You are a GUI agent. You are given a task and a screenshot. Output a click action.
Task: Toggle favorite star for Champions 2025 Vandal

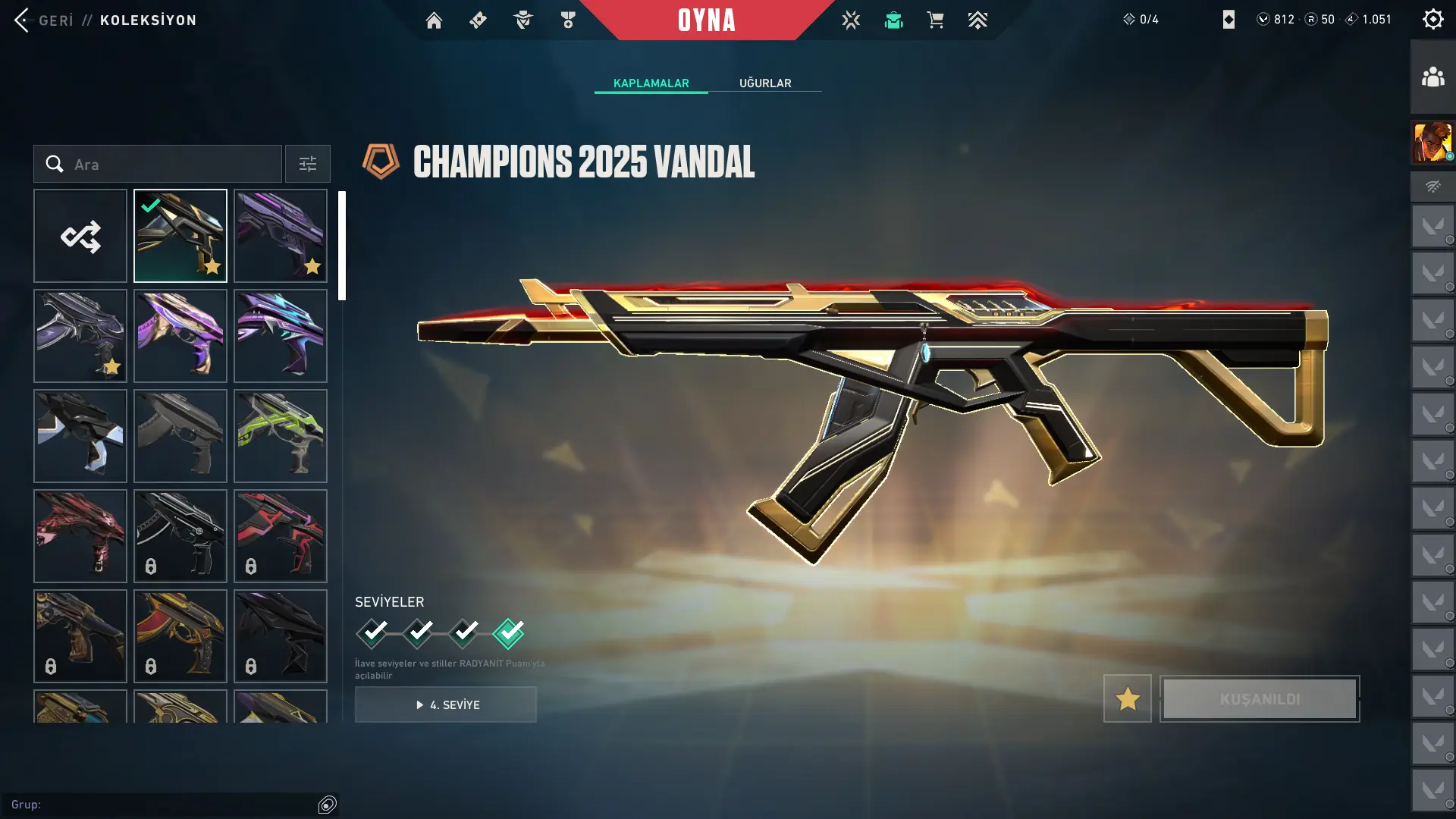click(1127, 698)
